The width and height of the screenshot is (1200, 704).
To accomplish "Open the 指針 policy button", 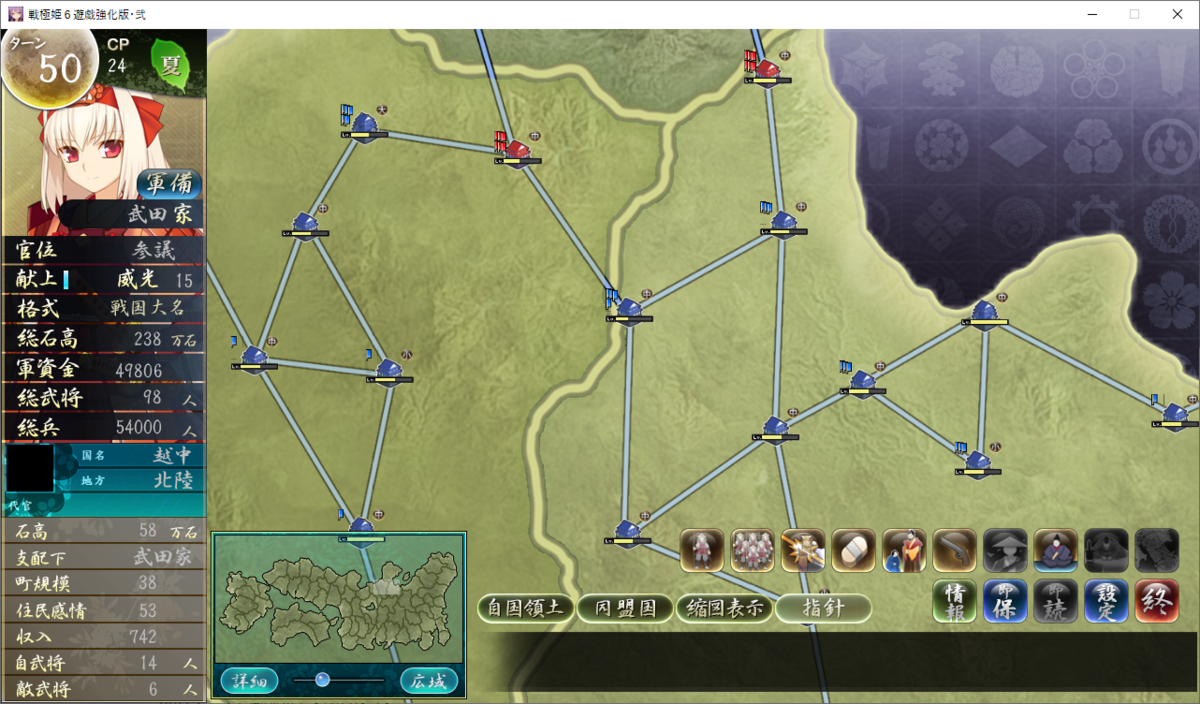I will tap(823, 608).
